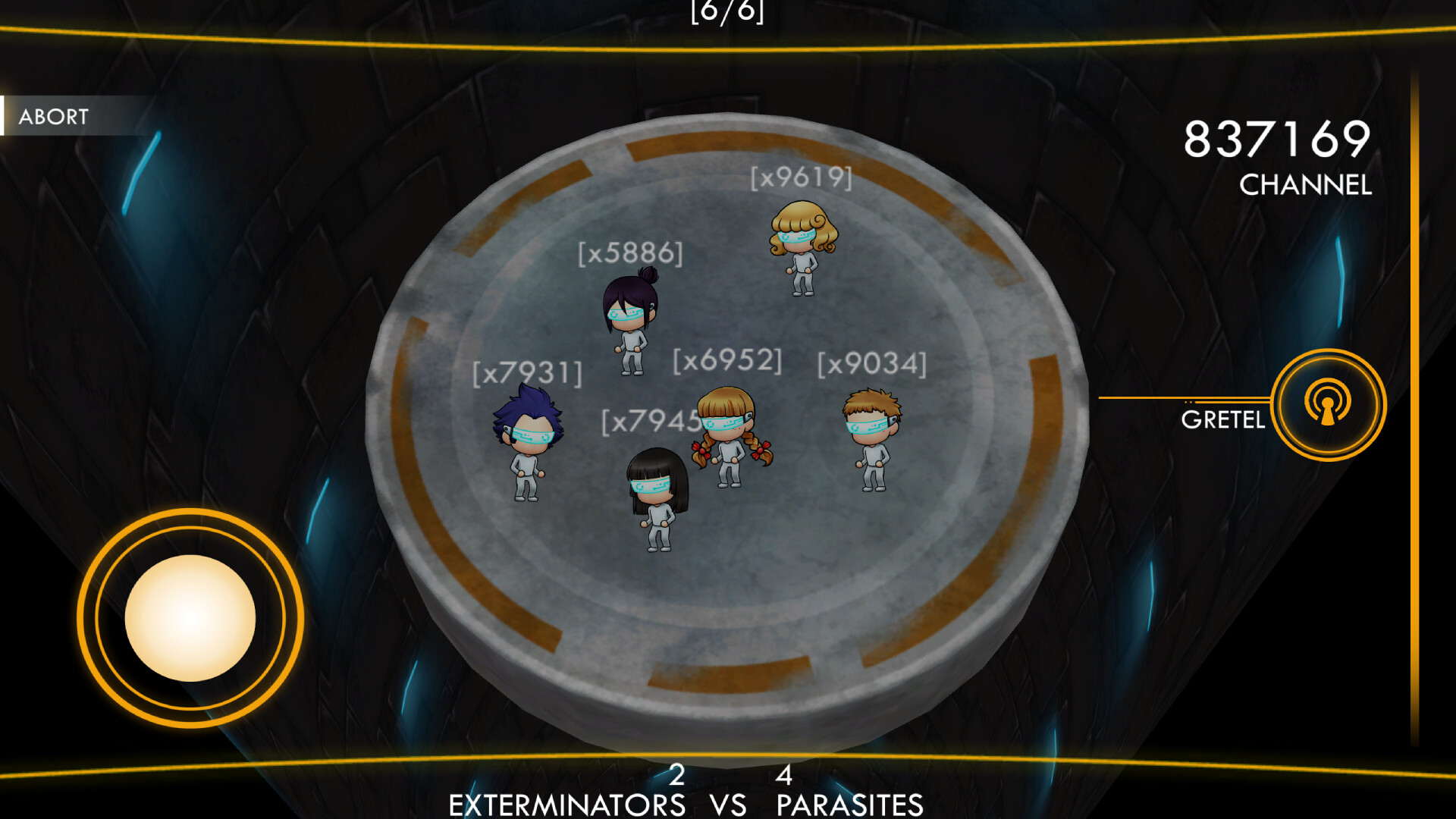Switch to the CHANNEL readout

coord(1305,184)
